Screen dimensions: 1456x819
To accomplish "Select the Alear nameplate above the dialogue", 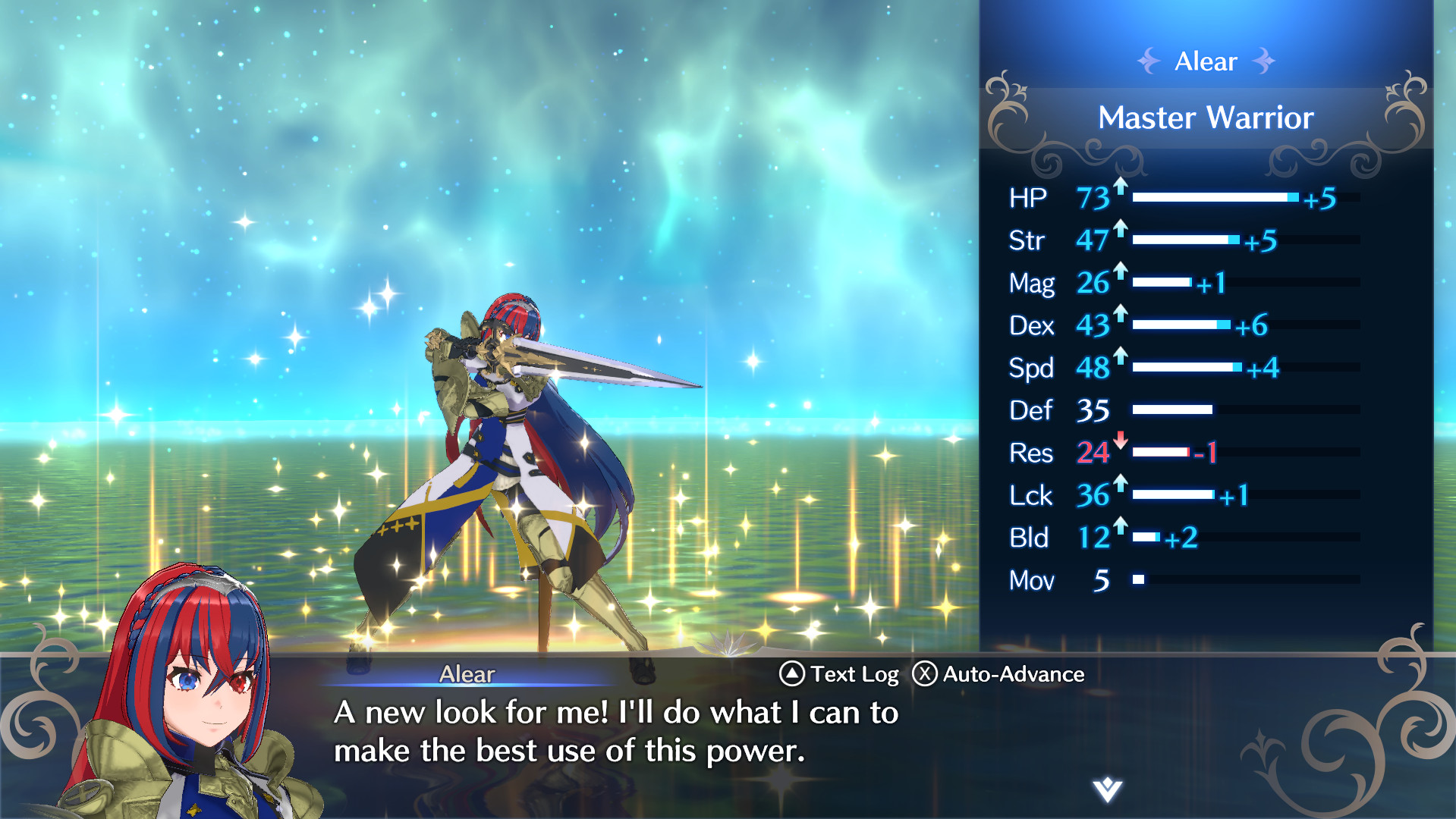I will (467, 674).
